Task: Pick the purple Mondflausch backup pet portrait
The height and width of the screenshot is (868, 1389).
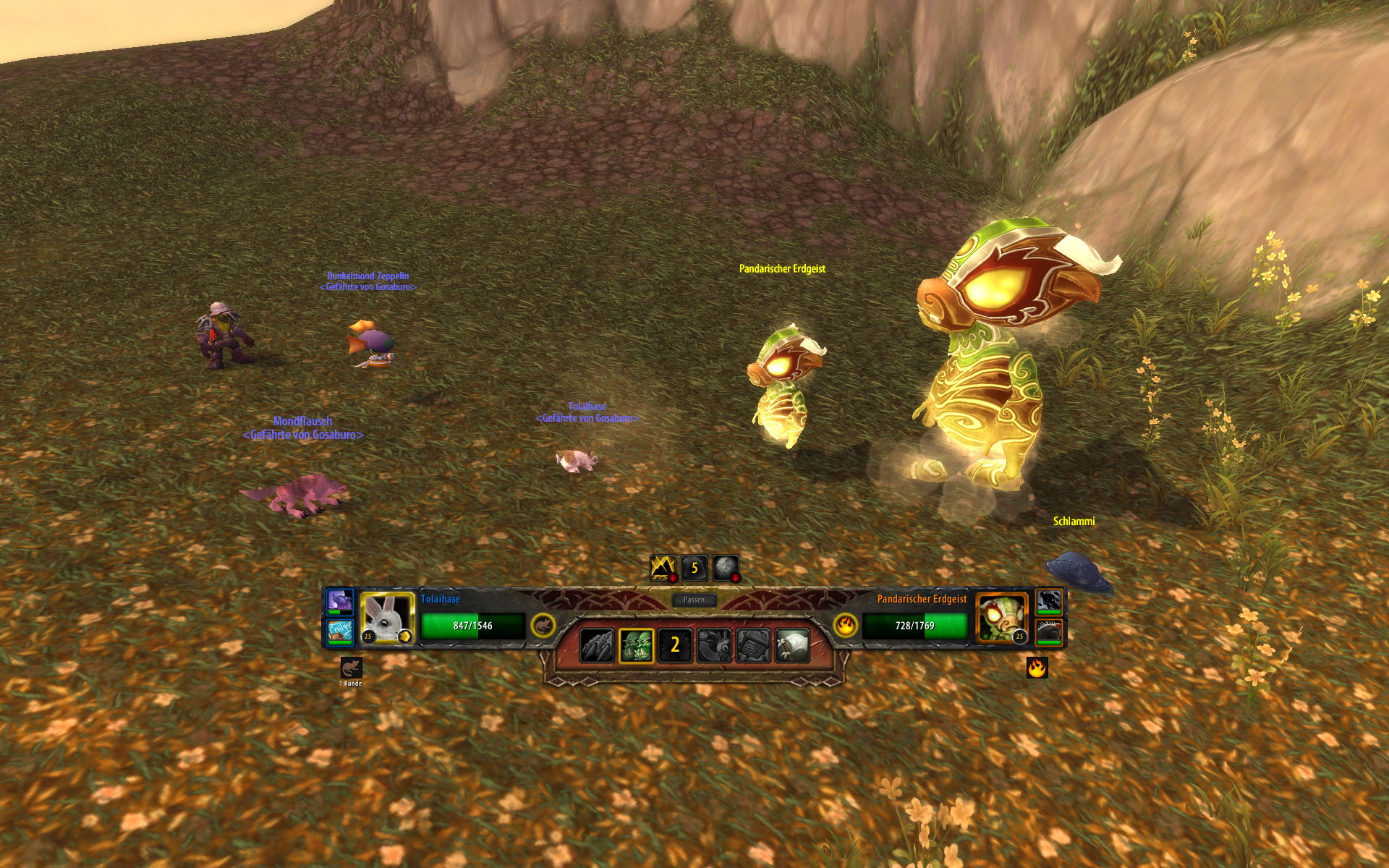Action: tap(340, 602)
